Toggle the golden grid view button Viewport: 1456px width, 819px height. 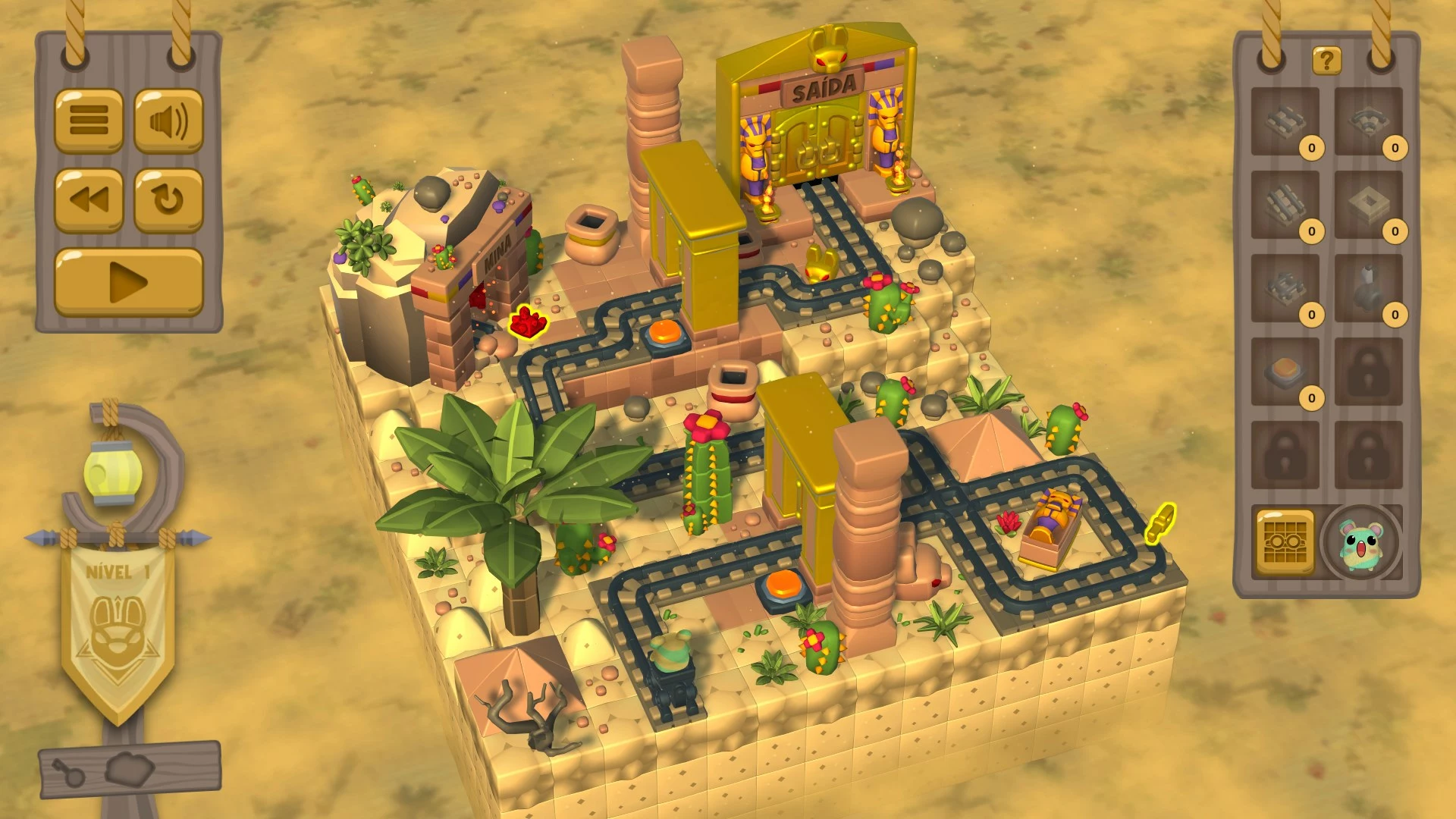point(1285,542)
